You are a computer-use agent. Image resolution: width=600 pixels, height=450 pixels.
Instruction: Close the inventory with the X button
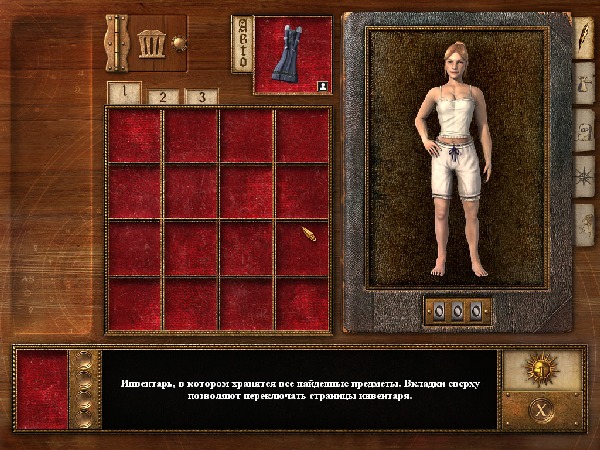click(x=541, y=408)
